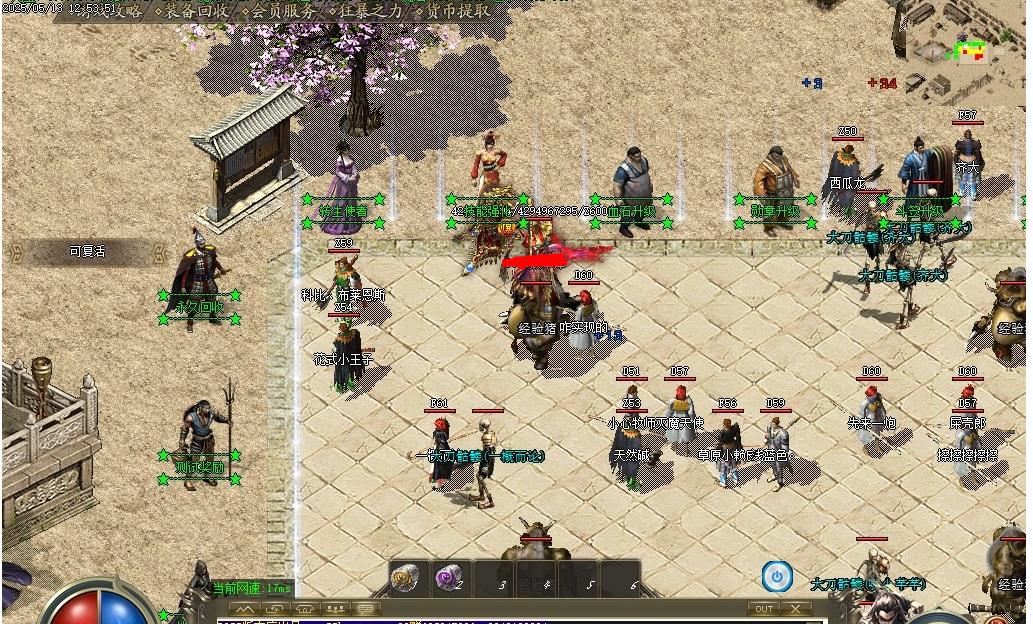Click the blue power button icon

pos(777,576)
